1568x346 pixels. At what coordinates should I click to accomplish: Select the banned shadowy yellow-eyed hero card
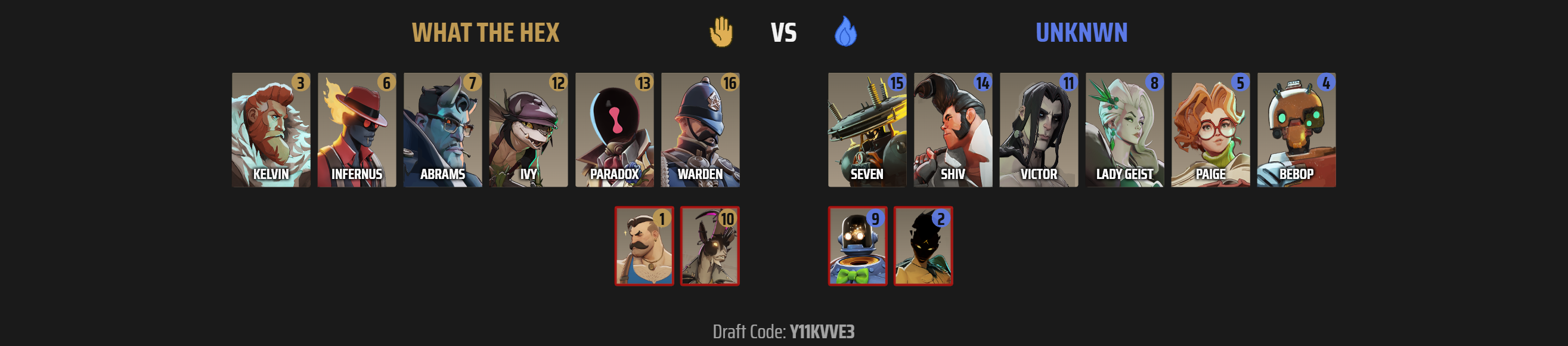click(923, 246)
